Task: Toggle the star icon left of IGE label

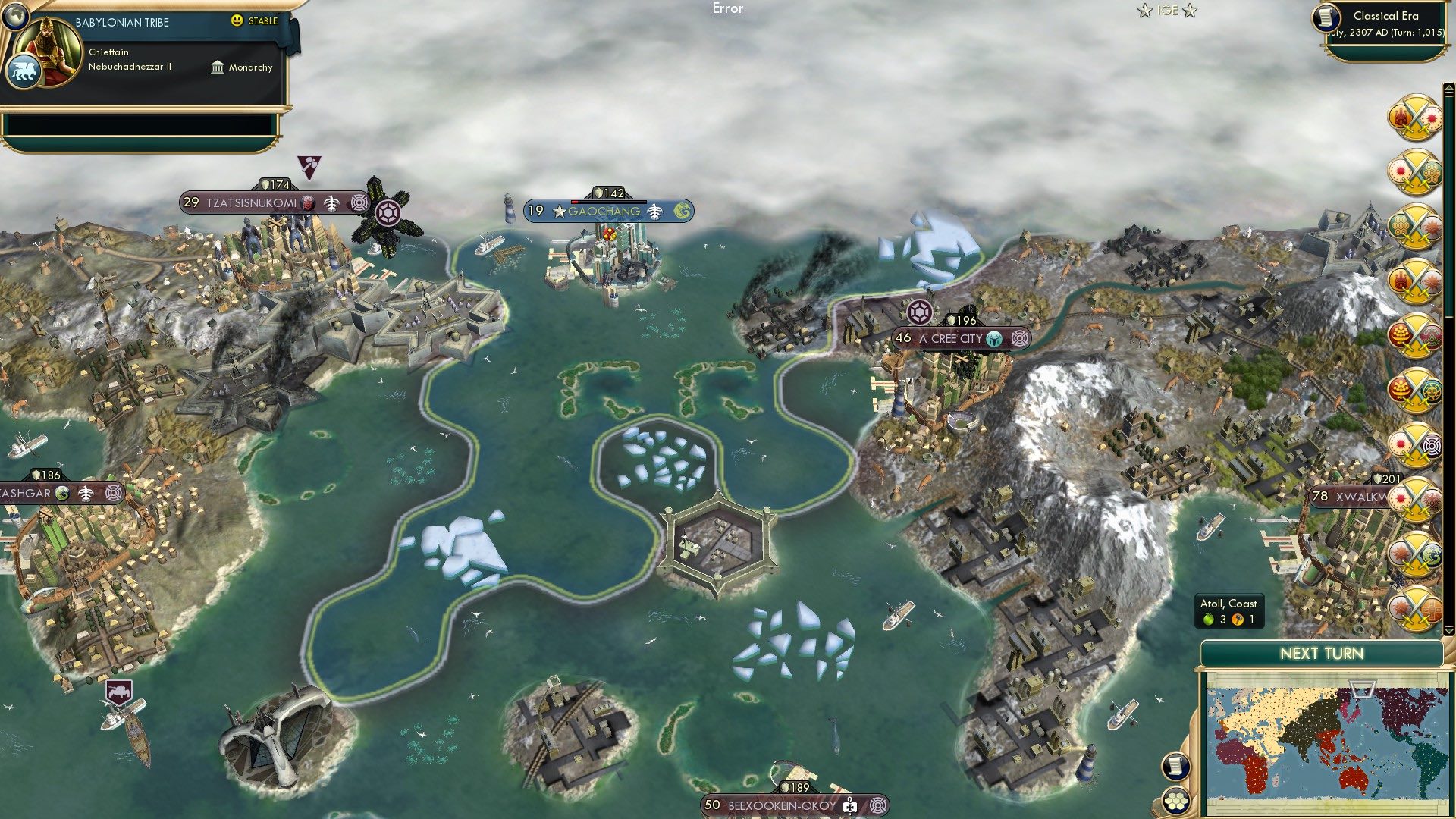Action: point(1145,11)
